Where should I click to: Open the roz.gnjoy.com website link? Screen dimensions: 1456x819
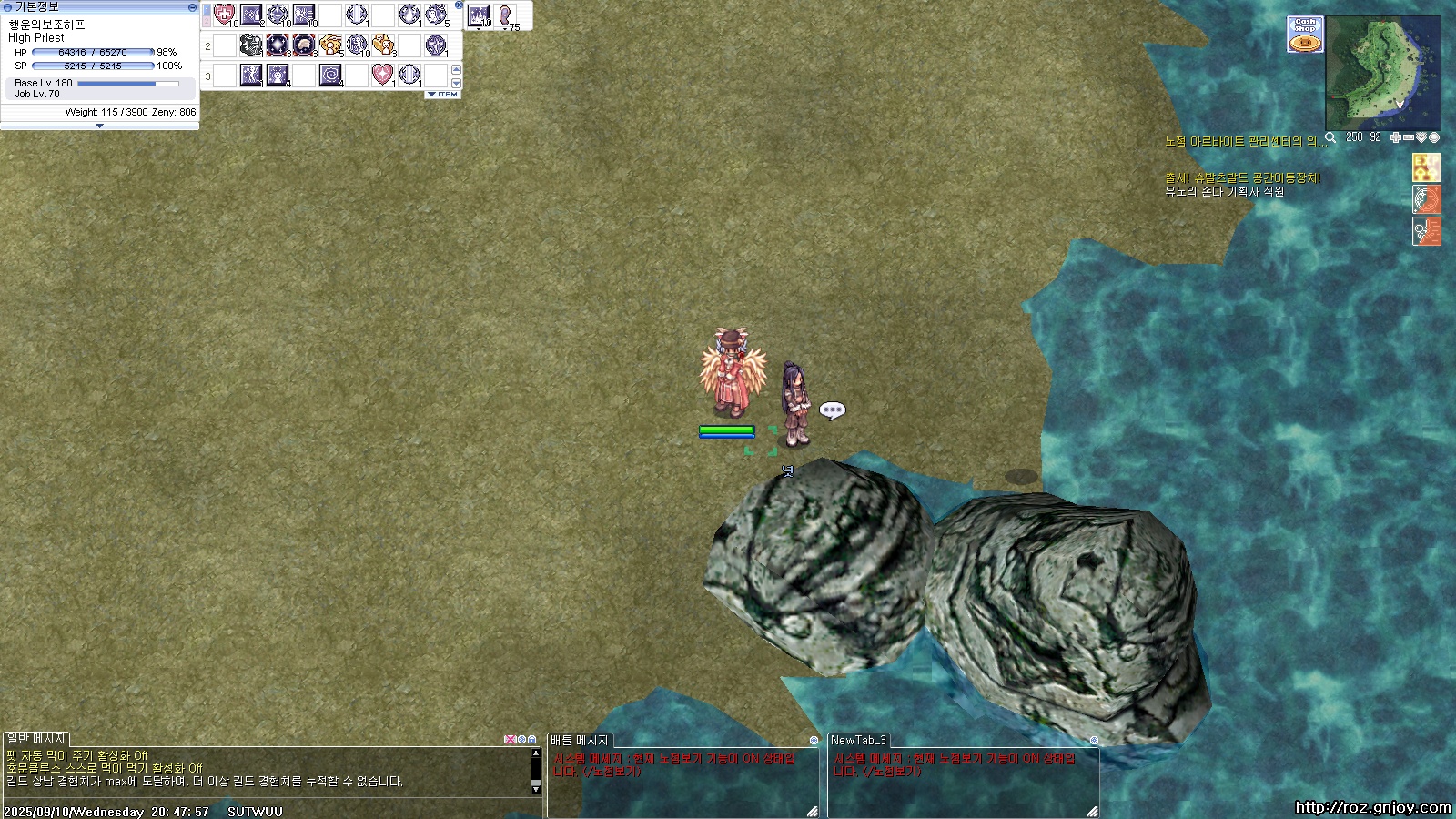pos(1372,807)
